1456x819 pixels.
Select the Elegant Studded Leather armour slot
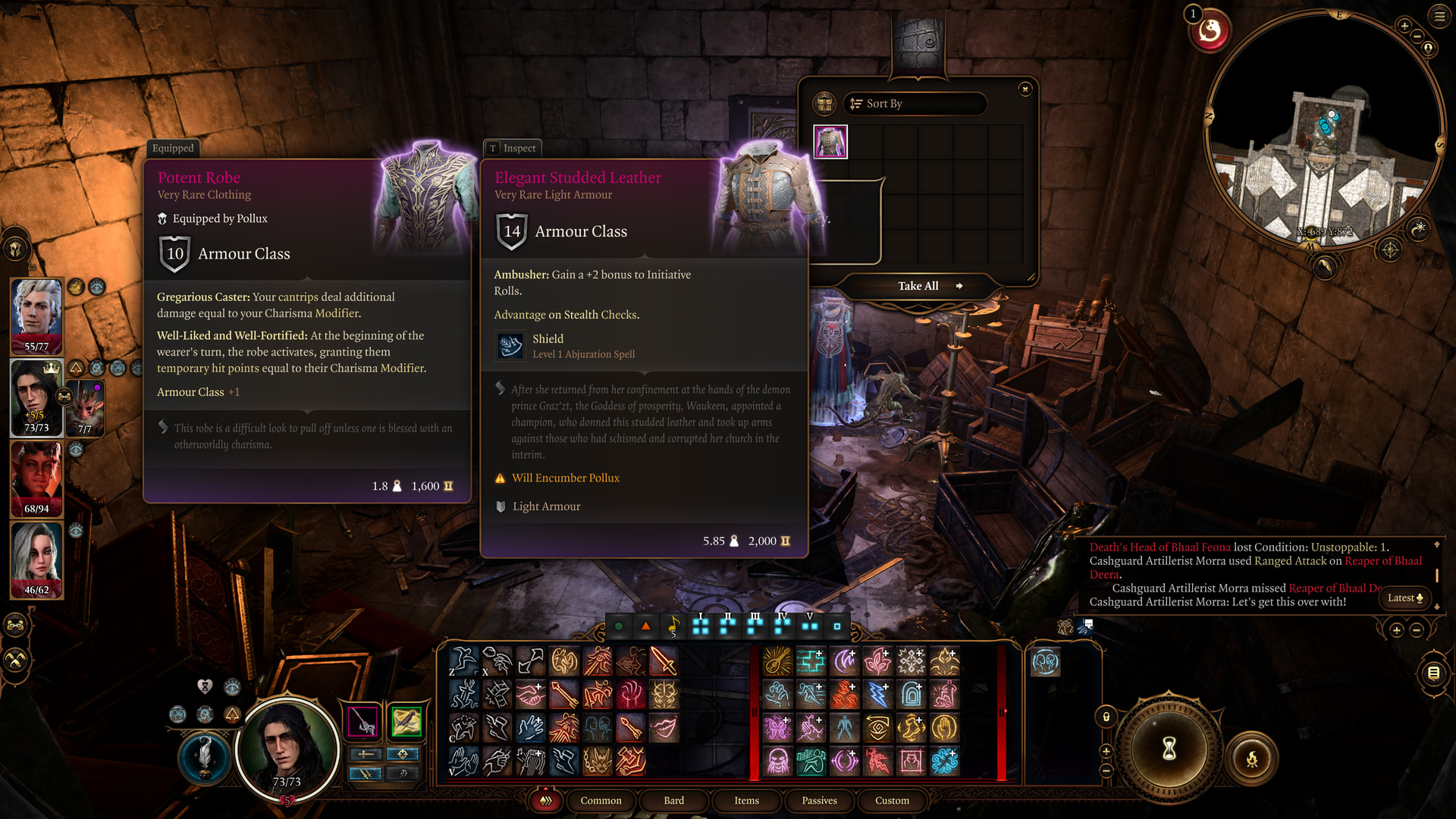(x=830, y=142)
